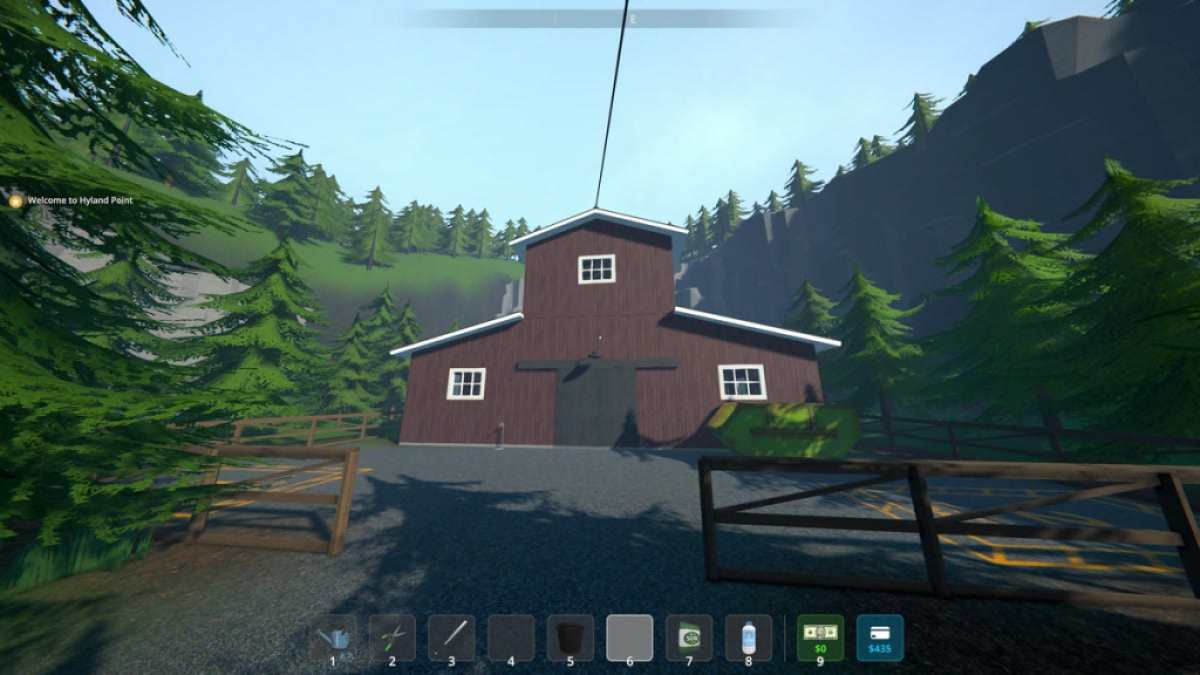Choose the baseball bat hotbar slot
The image size is (1200, 675).
[451, 638]
